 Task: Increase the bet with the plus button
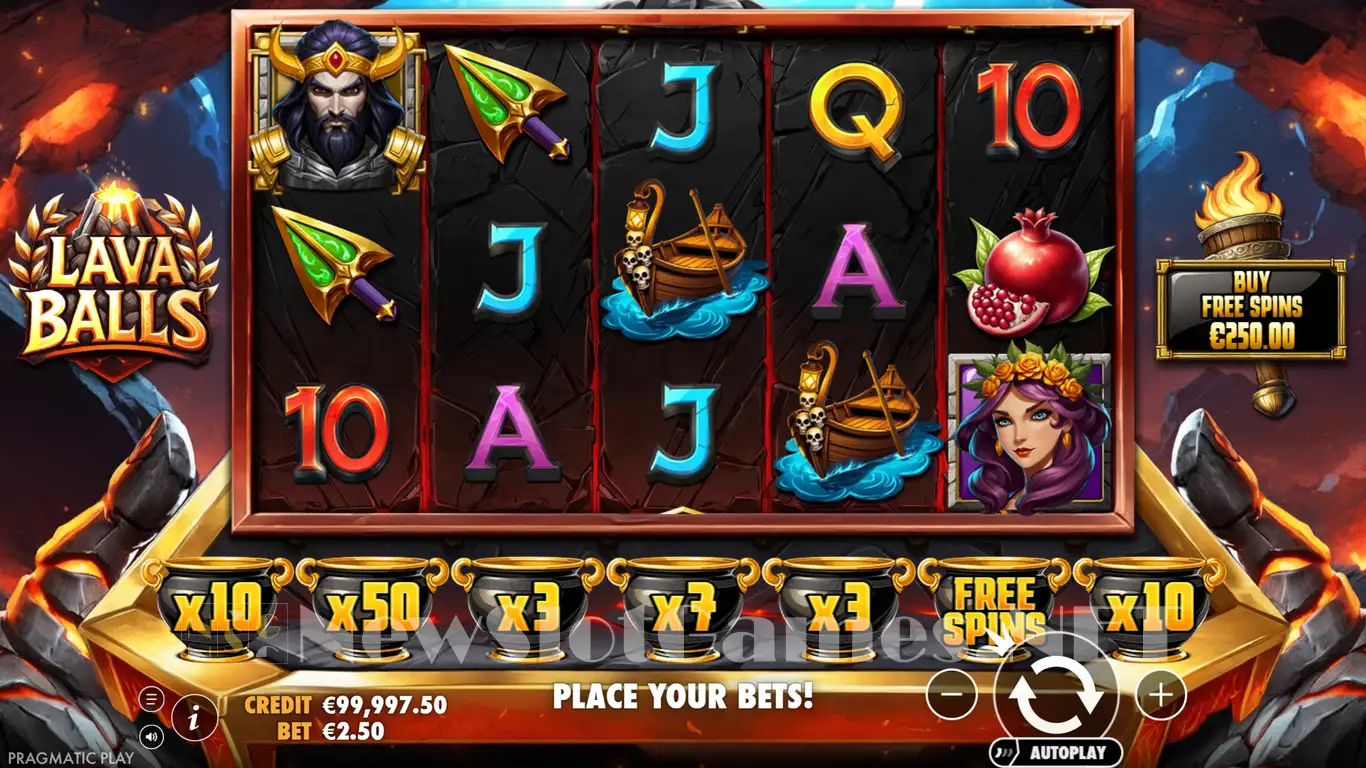pos(1161,693)
